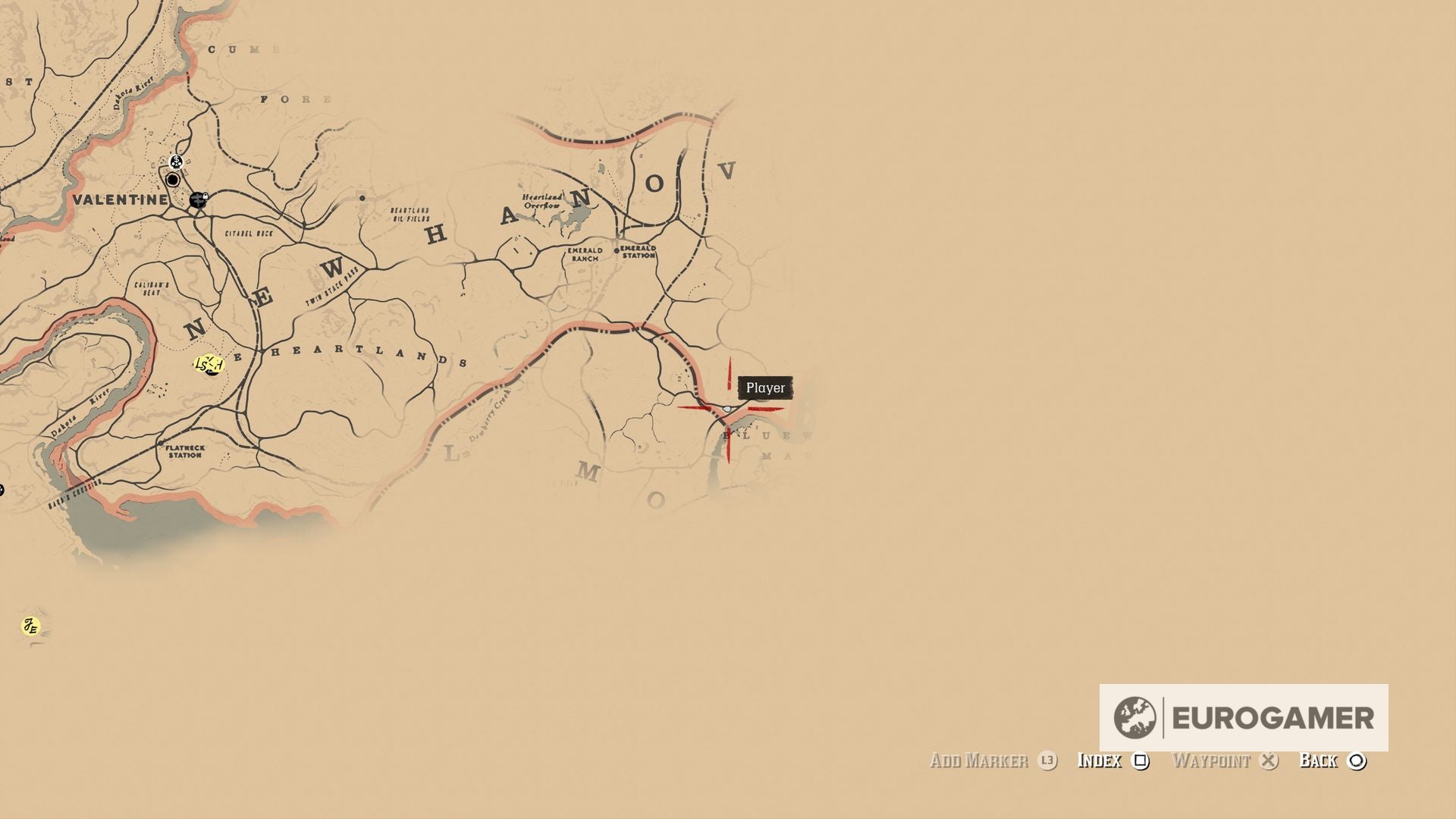1456x819 pixels.
Task: Click the Player name label tooltip
Action: tap(766, 388)
